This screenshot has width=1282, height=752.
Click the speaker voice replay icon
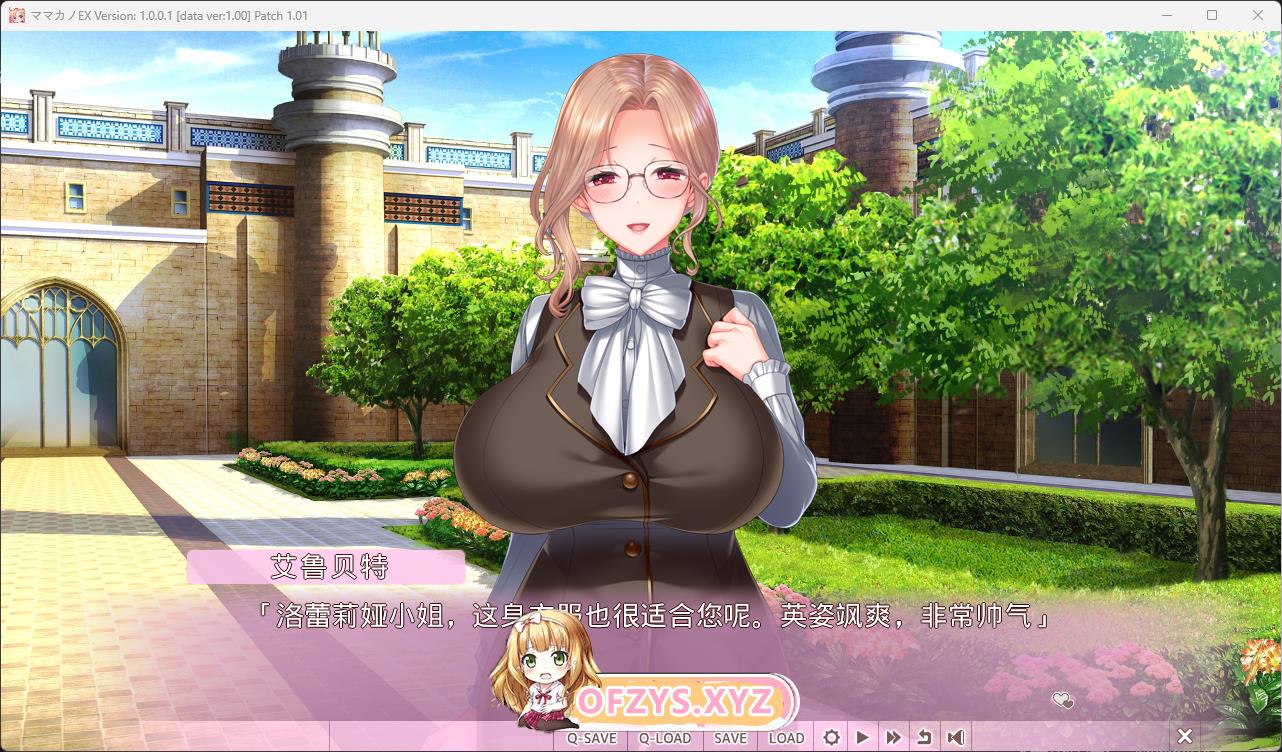[956, 738]
